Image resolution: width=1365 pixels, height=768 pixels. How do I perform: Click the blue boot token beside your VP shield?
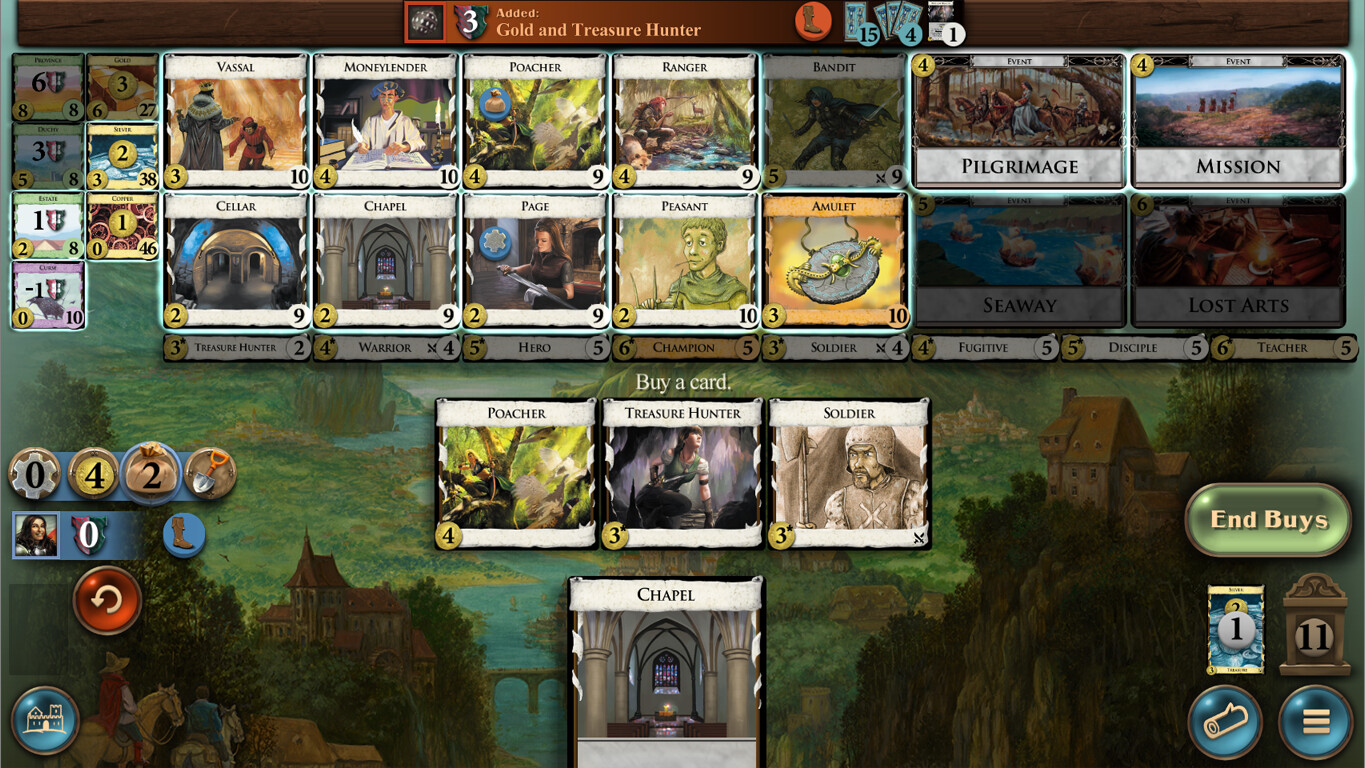pos(183,535)
